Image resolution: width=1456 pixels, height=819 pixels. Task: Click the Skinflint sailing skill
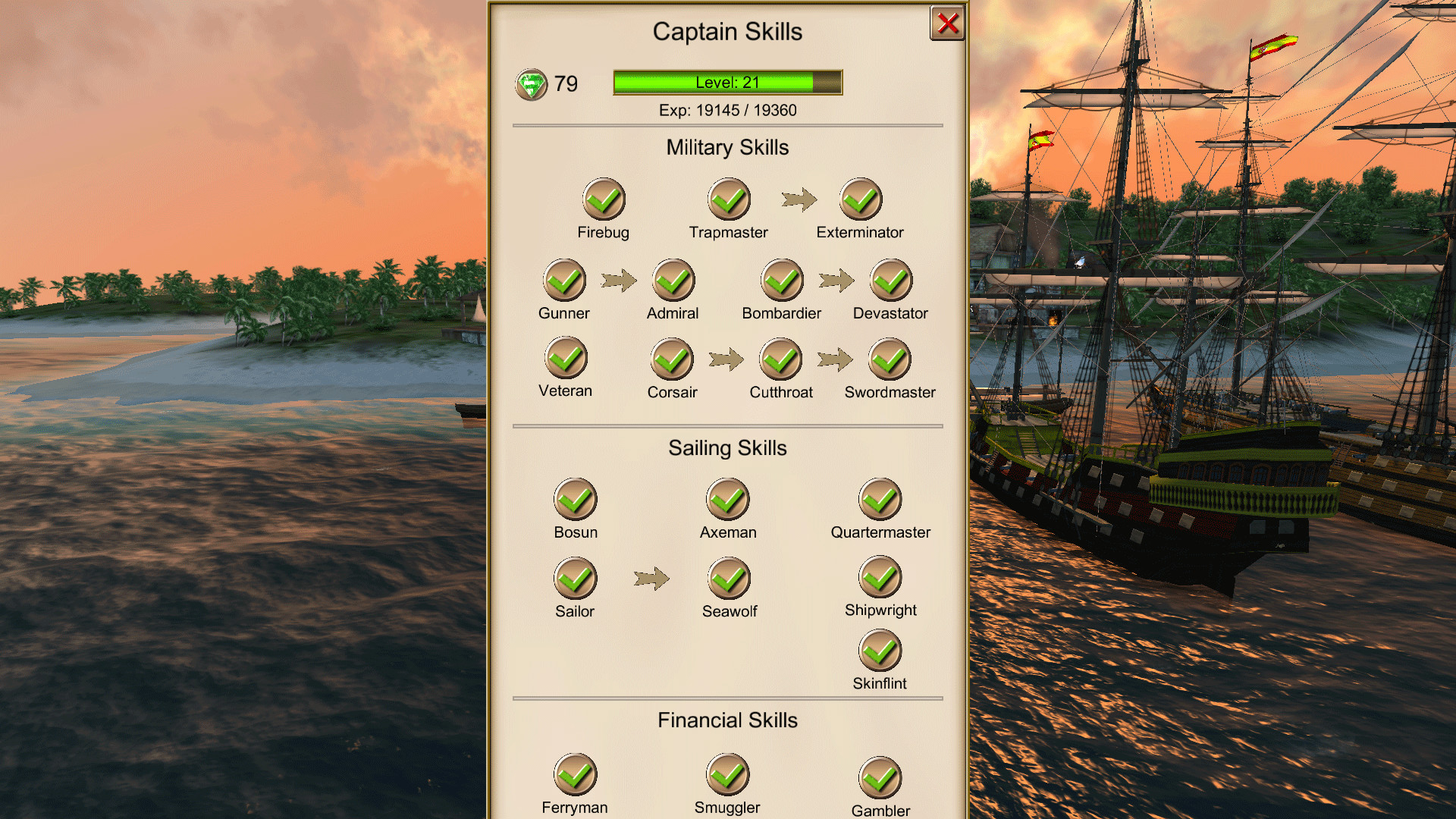pos(880,651)
